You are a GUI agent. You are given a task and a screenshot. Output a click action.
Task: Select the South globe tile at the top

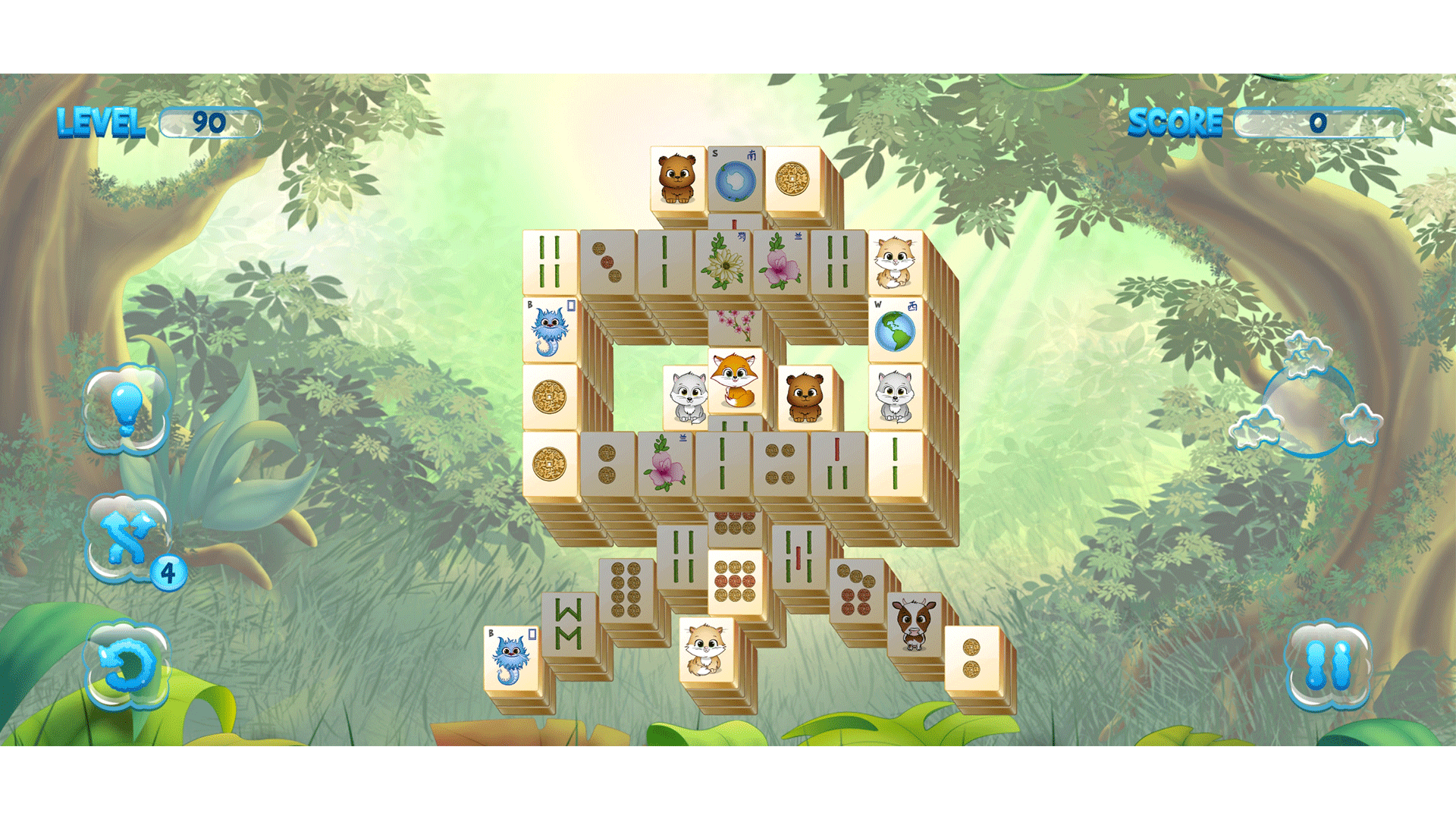click(734, 178)
